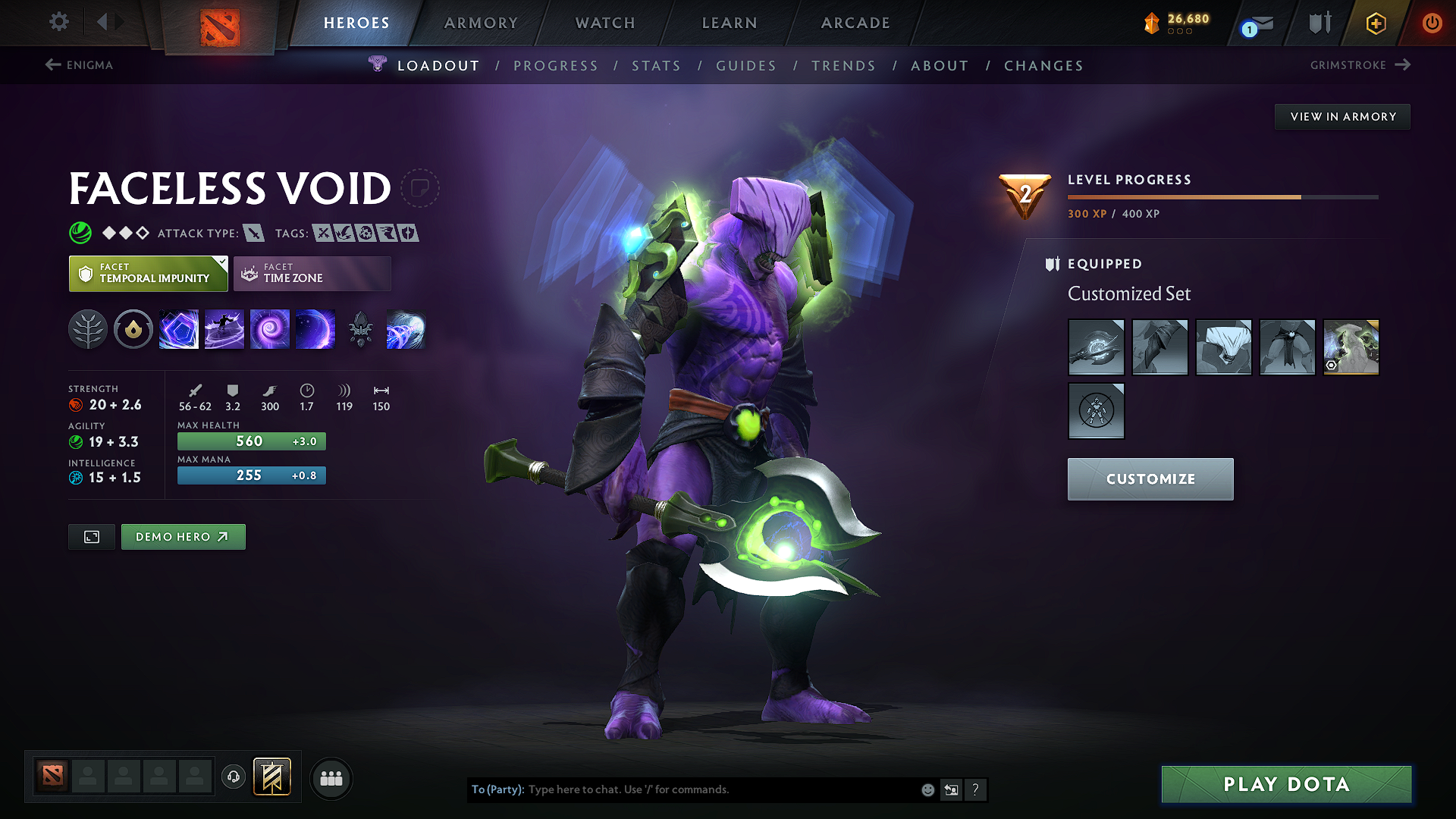This screenshot has width=1456, height=819.
Task: View the hero's innate ability icon
Action: (133, 329)
